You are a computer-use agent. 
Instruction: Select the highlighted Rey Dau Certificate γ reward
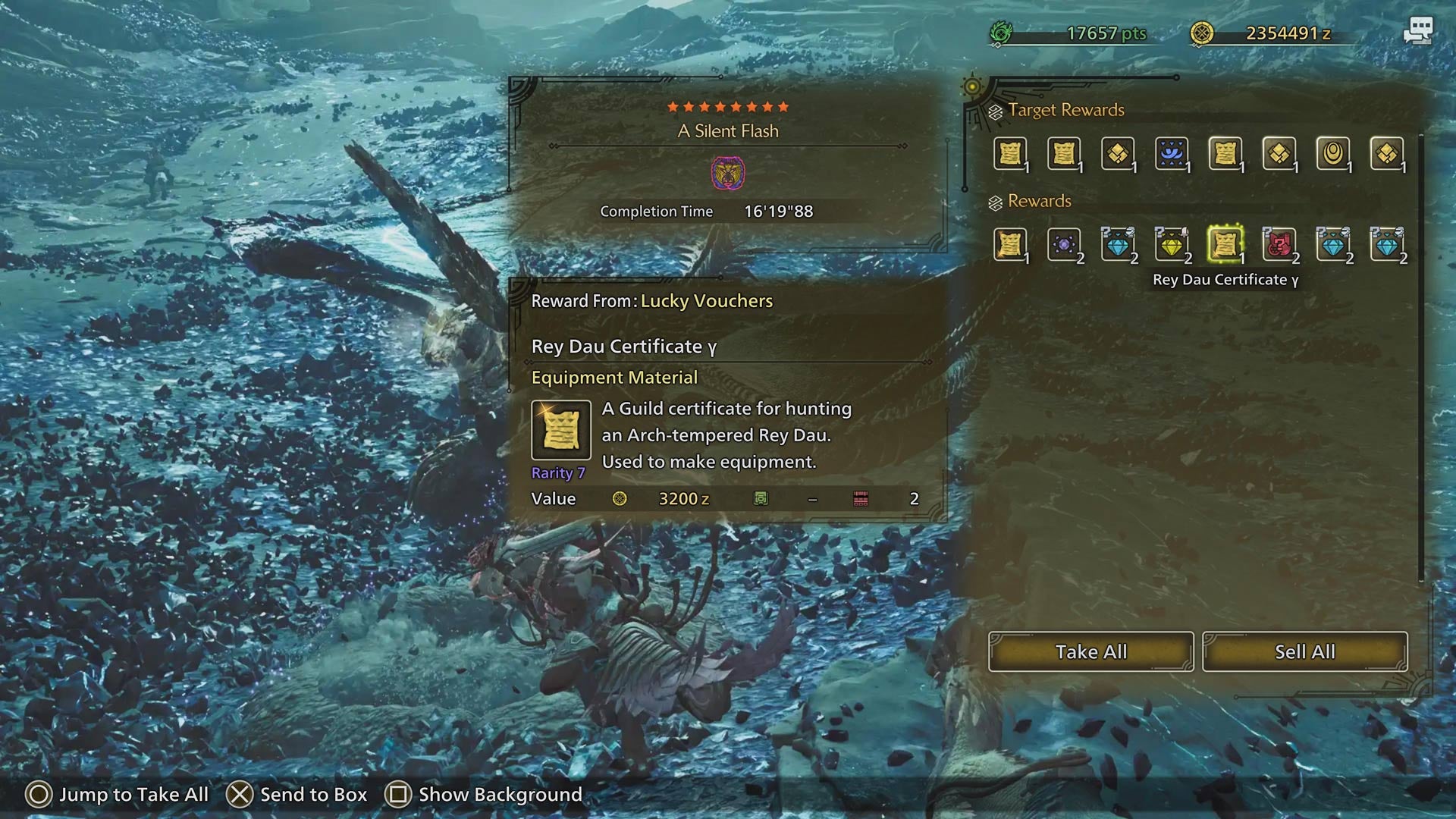pyautogui.click(x=1225, y=244)
